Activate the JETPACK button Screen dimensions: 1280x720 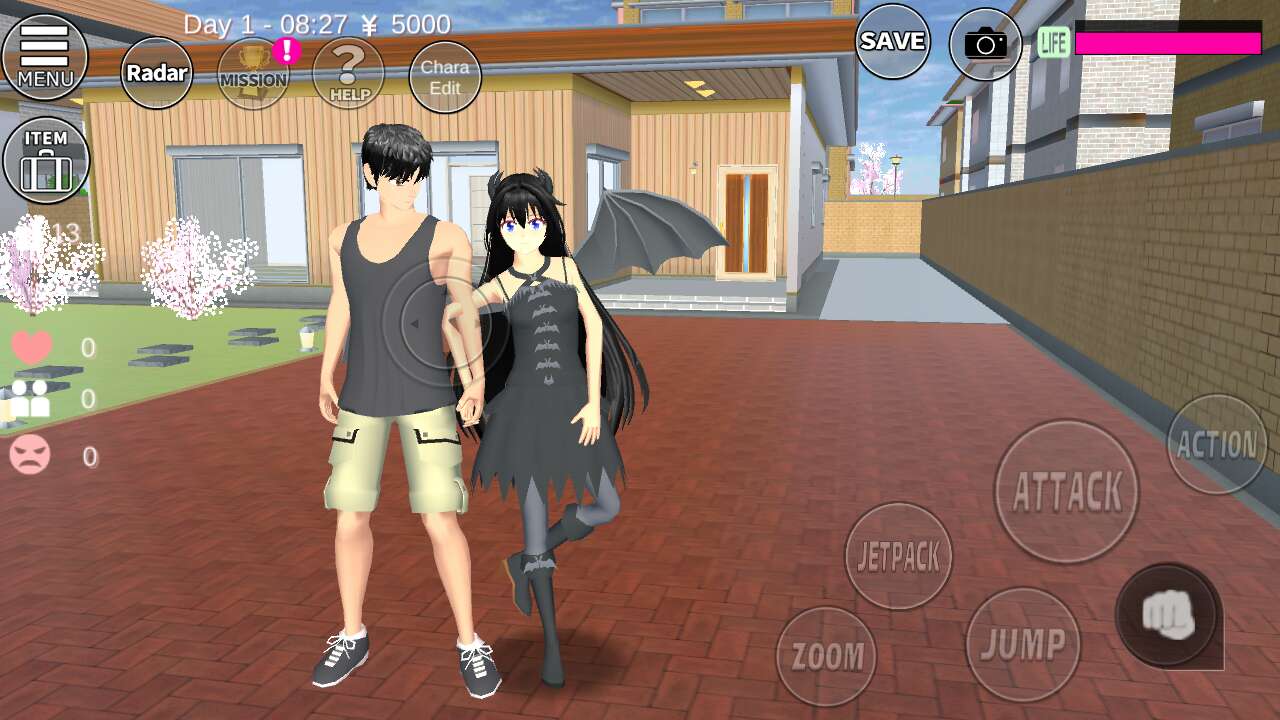pos(898,556)
